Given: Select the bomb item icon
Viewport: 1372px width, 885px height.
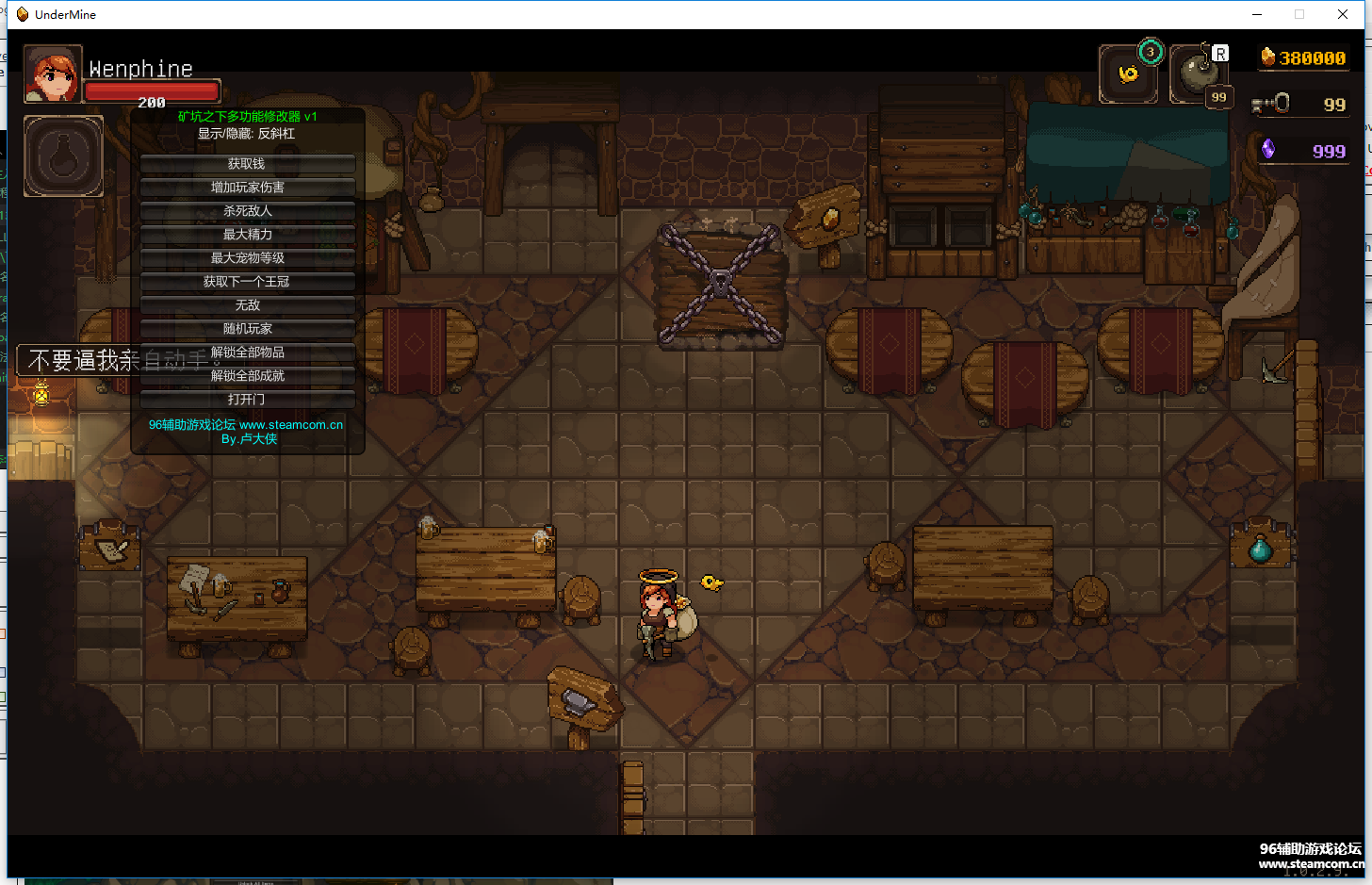Looking at the screenshot, I should pyautogui.click(x=1199, y=74).
